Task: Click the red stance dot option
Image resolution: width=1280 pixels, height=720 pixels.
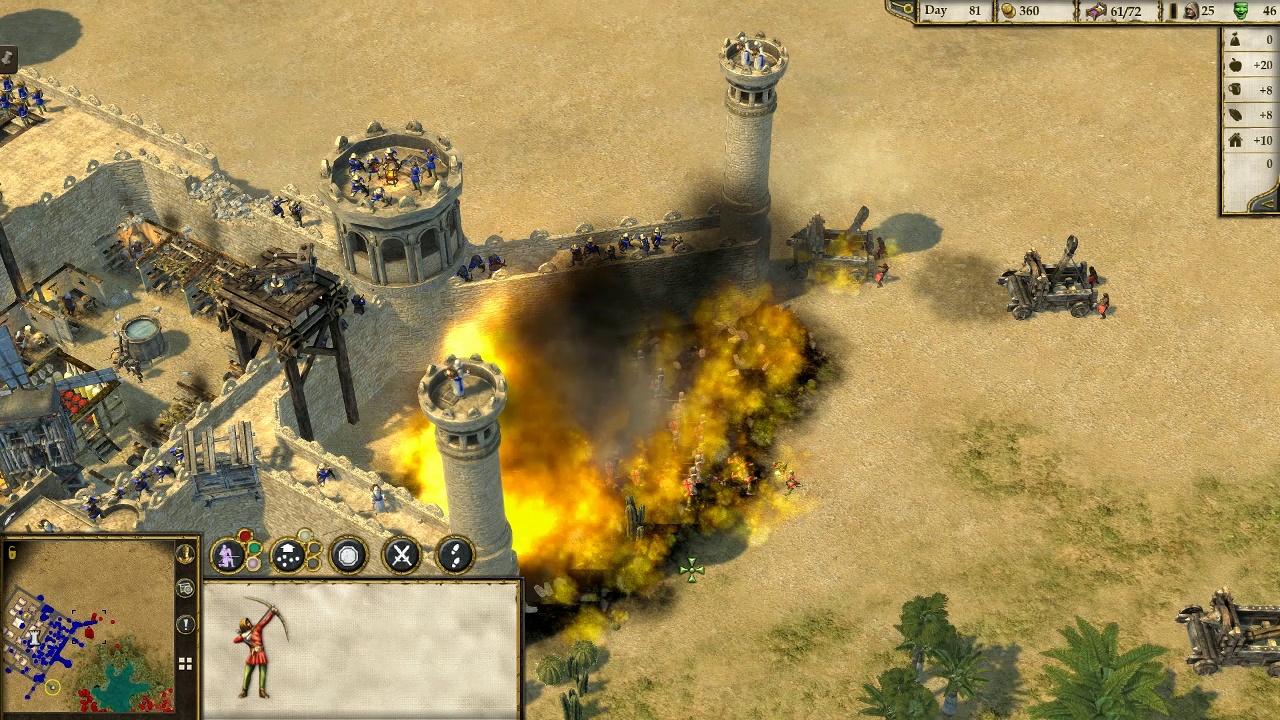Action: [245, 538]
